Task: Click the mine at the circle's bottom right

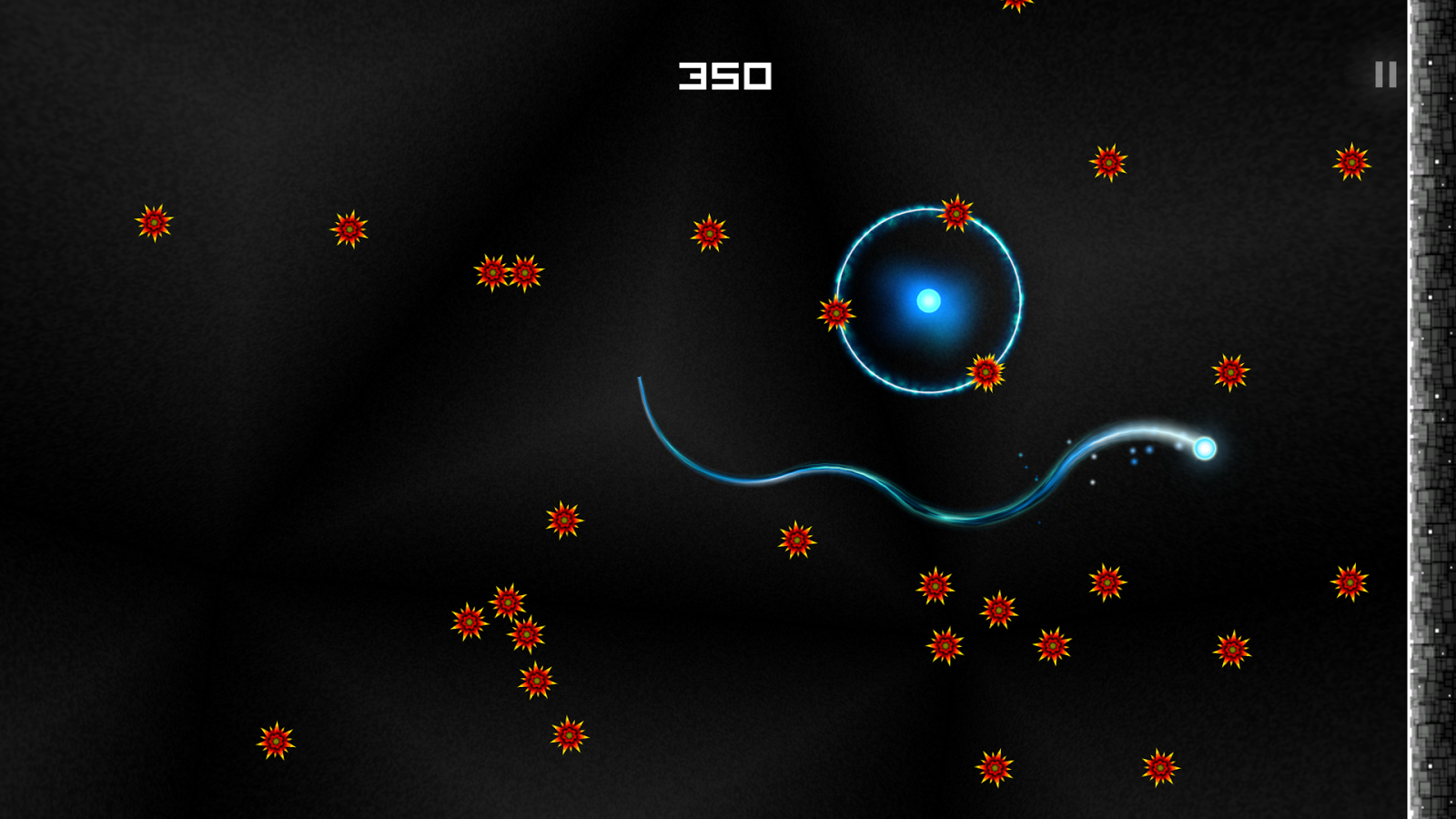Action: 985,371
